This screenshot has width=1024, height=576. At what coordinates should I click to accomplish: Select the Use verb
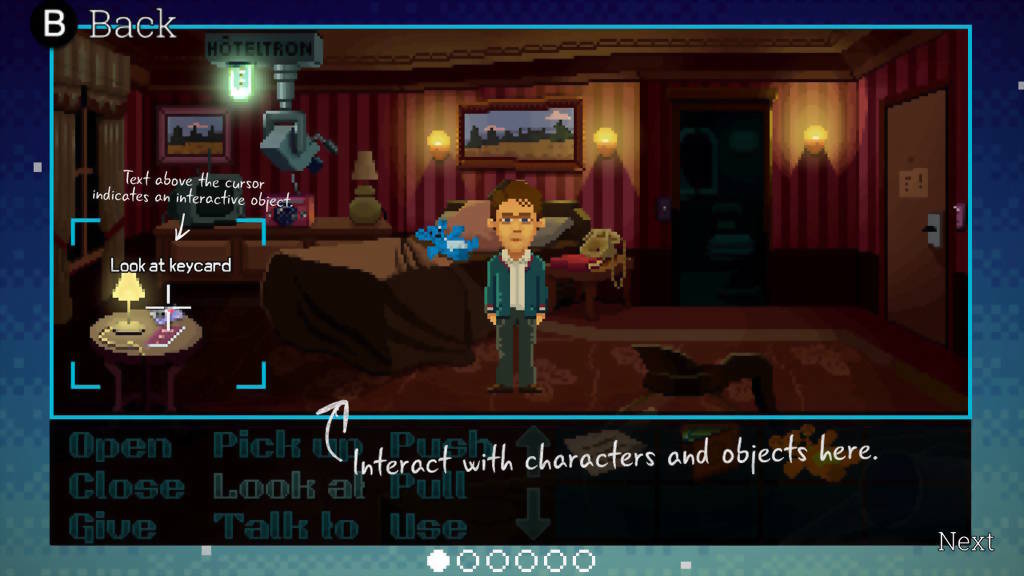(x=428, y=526)
